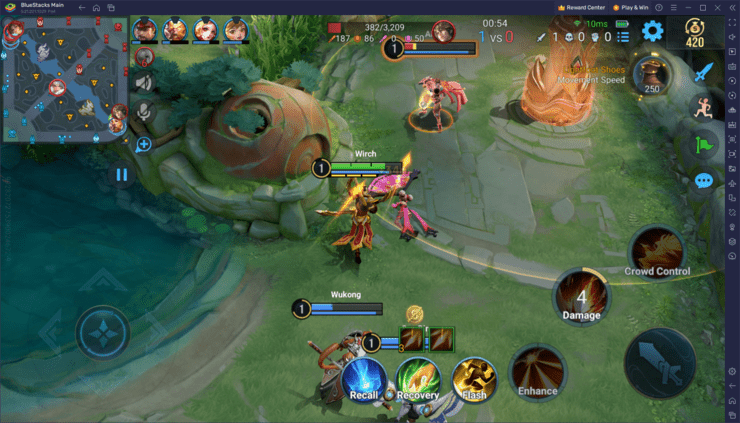Viewport: 740px width, 423px height.
Task: Use the Crowd Control ability
Action: pyautogui.click(x=657, y=250)
